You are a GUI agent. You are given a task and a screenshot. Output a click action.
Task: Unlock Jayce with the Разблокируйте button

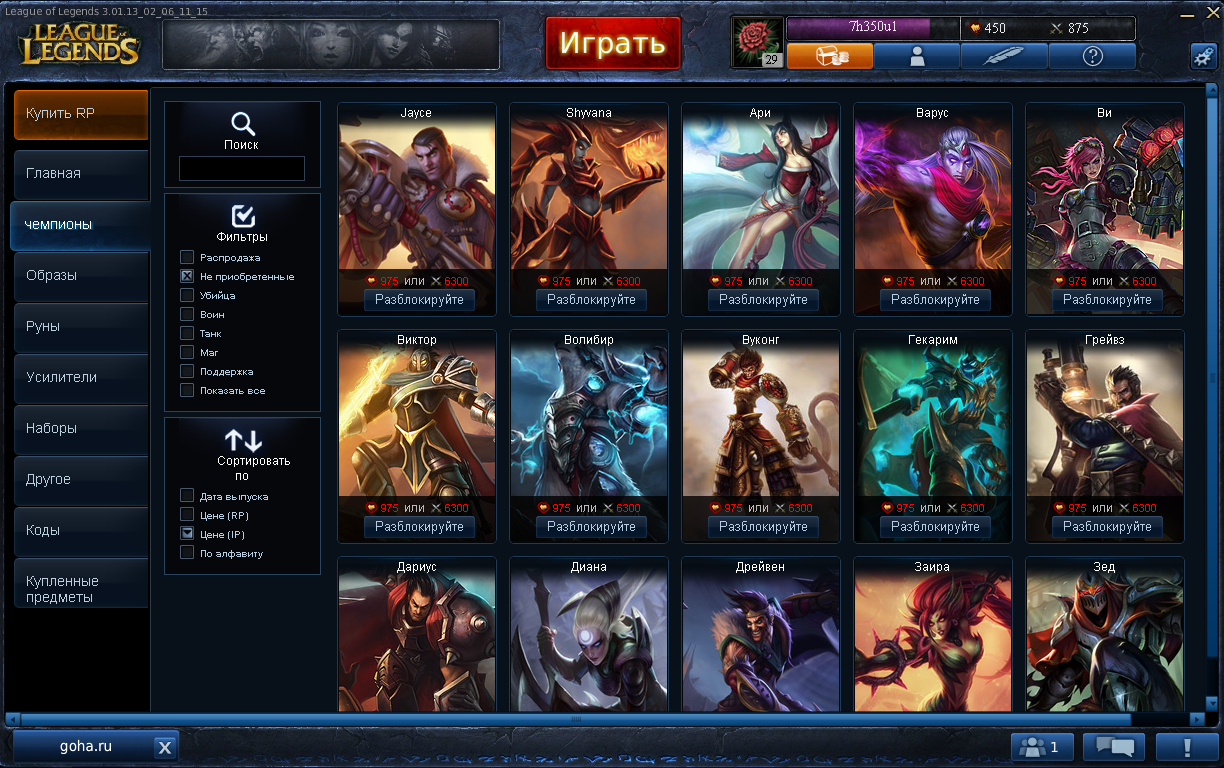coord(419,300)
